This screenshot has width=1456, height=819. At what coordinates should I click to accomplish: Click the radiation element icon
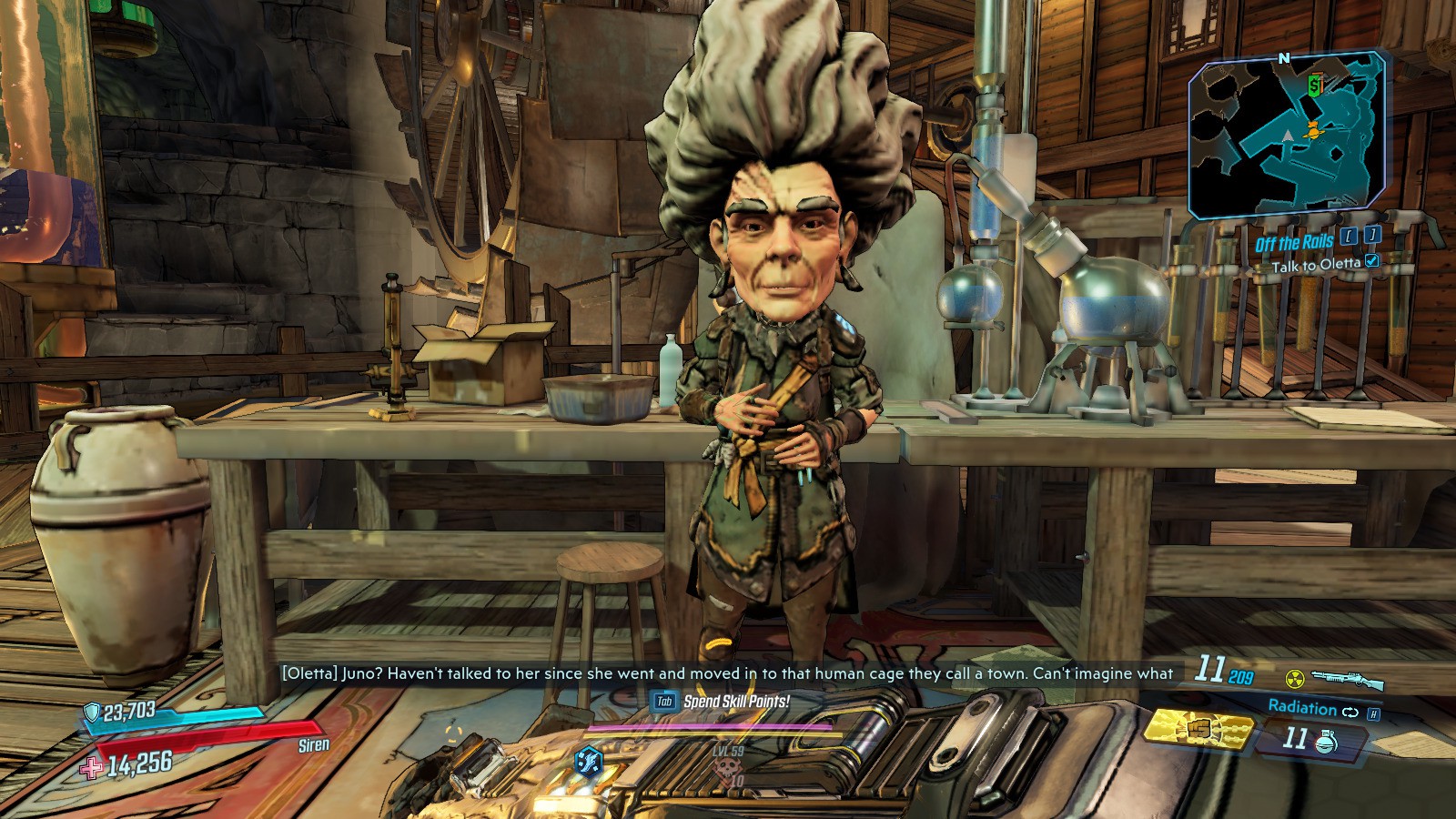point(1295,679)
